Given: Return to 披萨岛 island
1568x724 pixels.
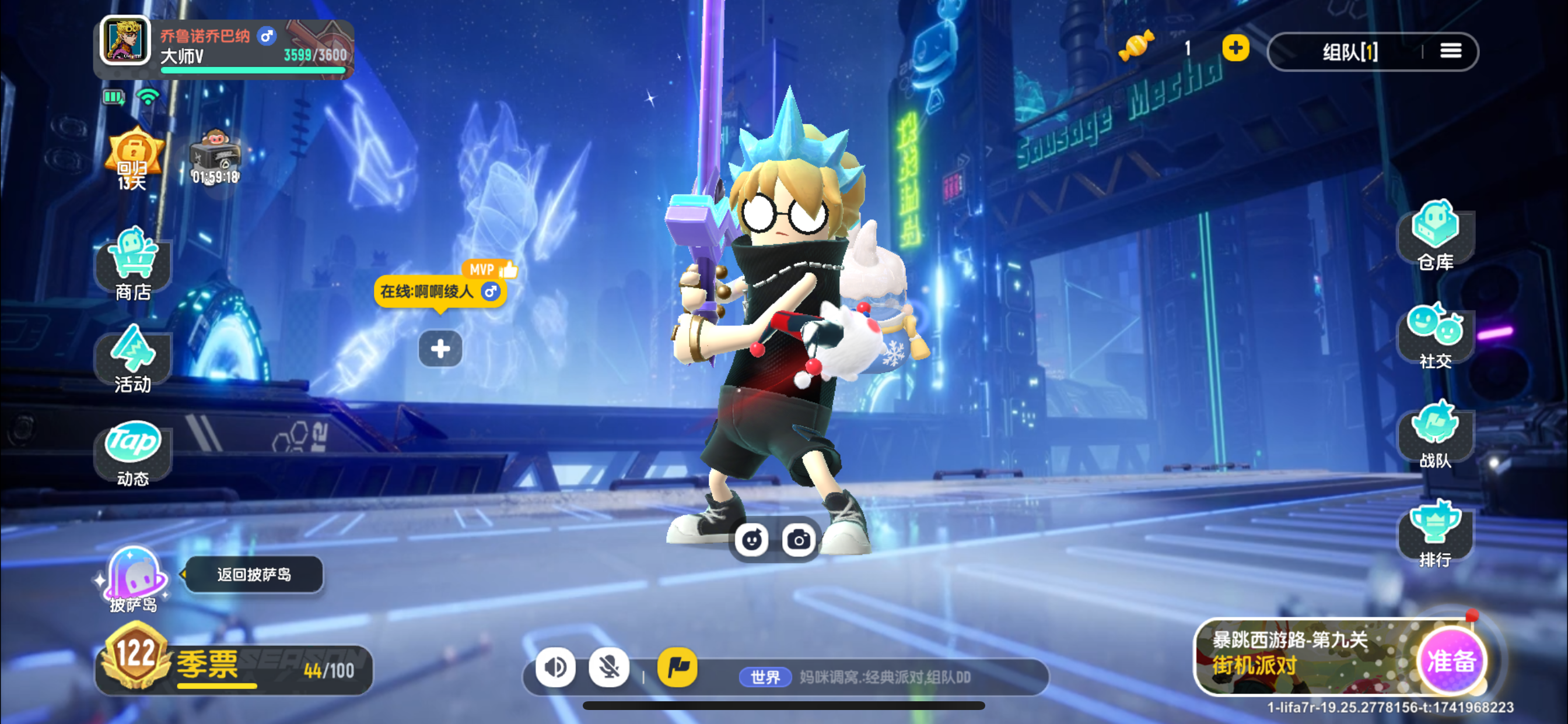Looking at the screenshot, I should pos(254,574).
